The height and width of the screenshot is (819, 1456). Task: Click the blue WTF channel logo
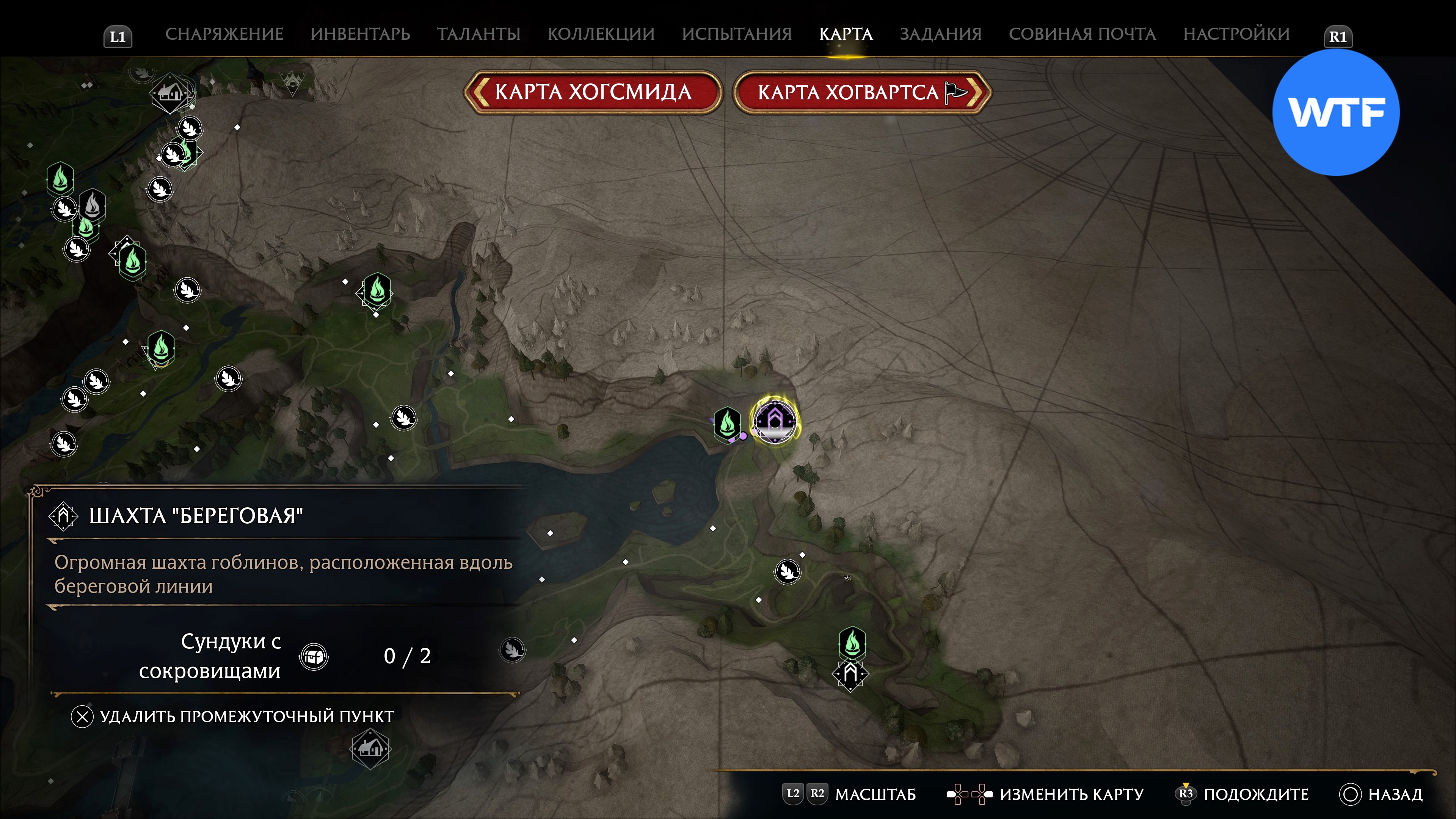pyautogui.click(x=1335, y=113)
